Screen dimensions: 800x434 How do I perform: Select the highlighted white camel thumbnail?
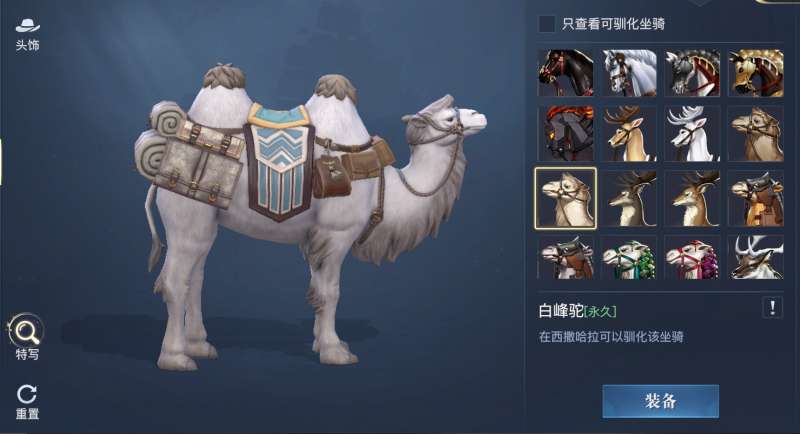[566, 197]
